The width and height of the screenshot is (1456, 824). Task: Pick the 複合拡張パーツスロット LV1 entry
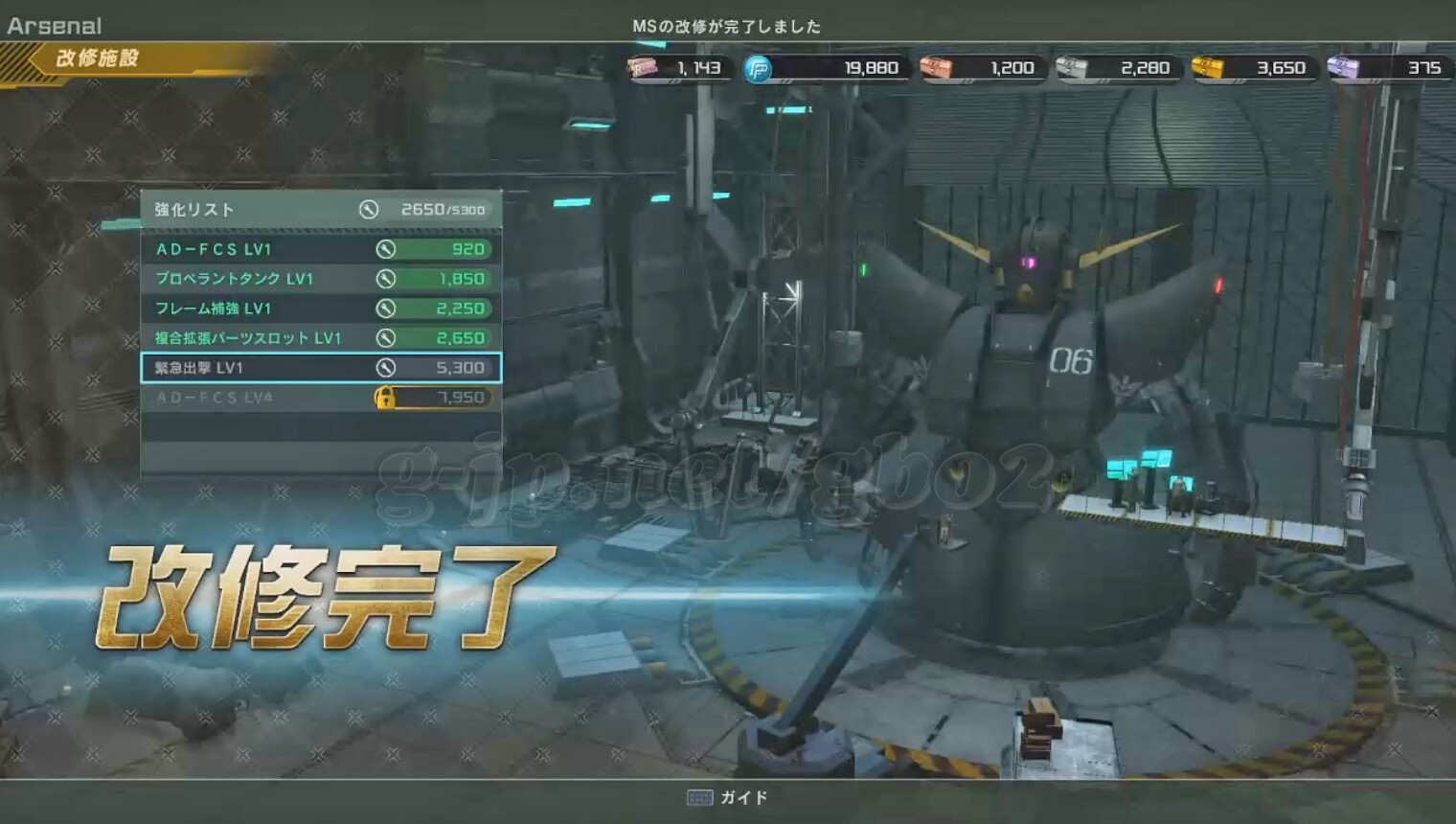321,338
